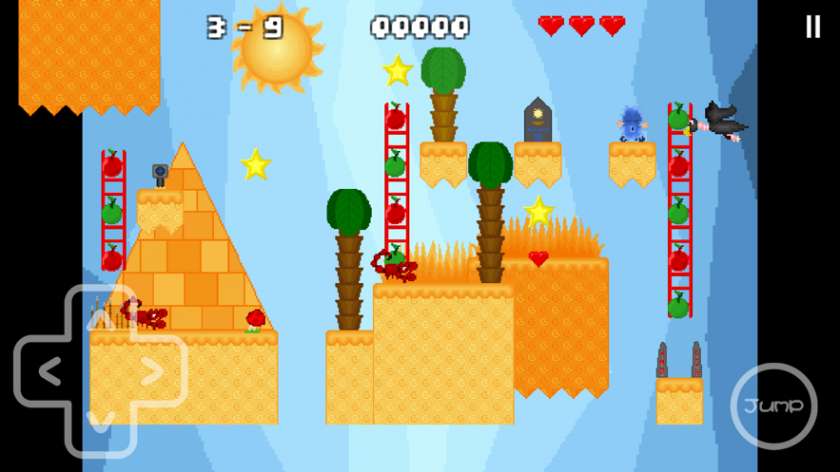Move left with the D-pad left arrow
The height and width of the screenshot is (472, 840).
click(46, 371)
